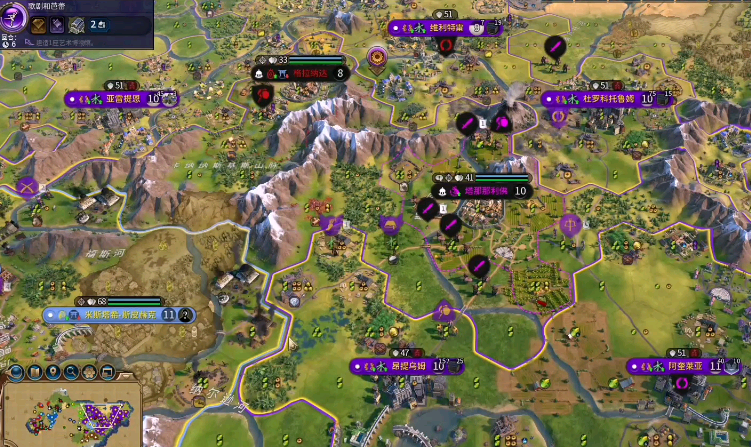The image size is (751, 447).
Task: Click the stone building icon in top-left panel
Action: 78,25
